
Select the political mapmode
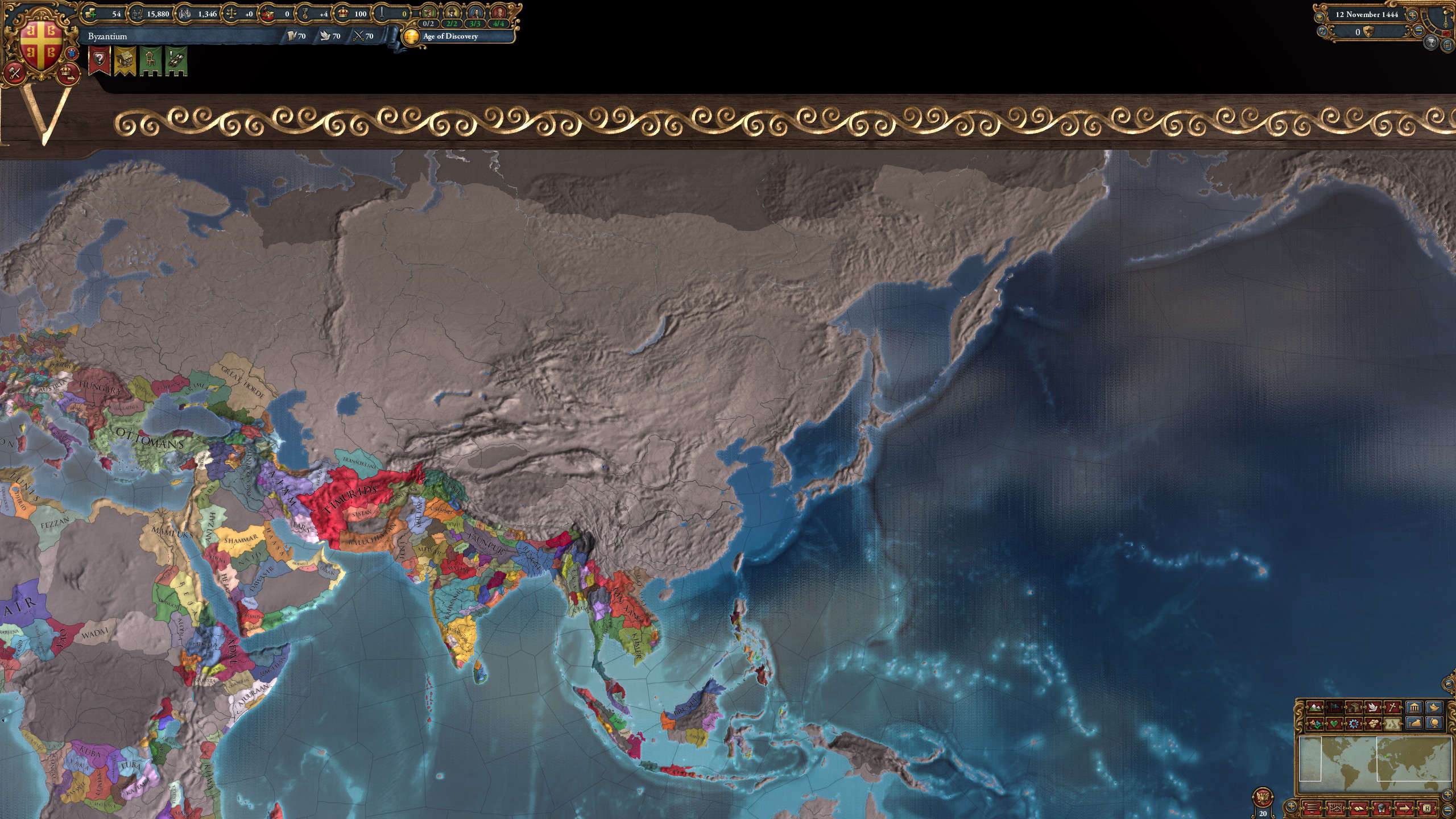point(1334,708)
